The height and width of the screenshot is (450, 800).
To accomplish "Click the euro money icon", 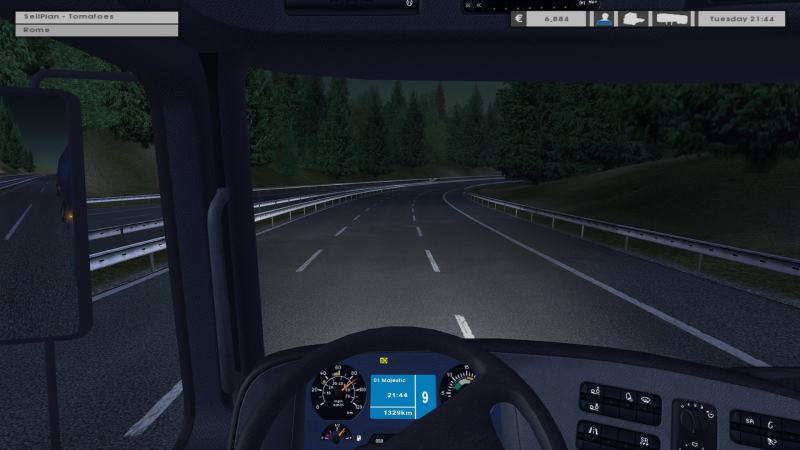I will coord(518,19).
